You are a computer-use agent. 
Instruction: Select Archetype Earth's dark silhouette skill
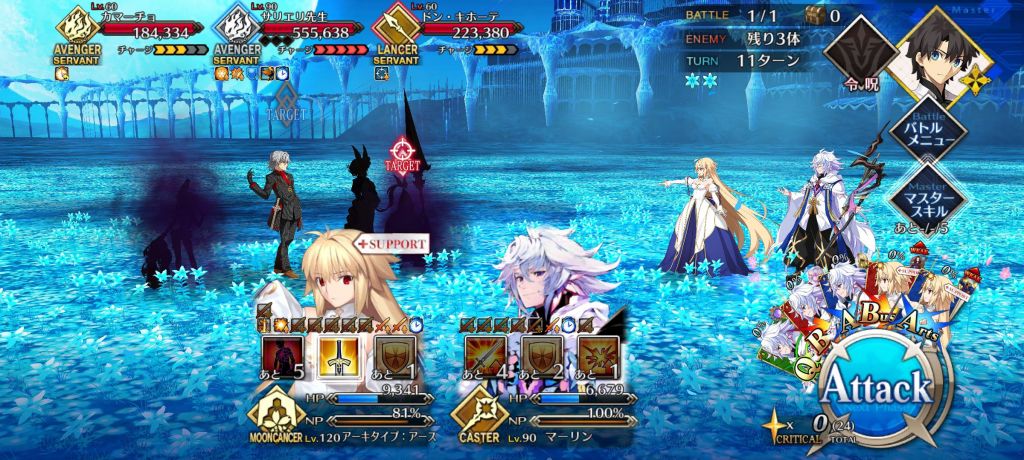[x=281, y=355]
